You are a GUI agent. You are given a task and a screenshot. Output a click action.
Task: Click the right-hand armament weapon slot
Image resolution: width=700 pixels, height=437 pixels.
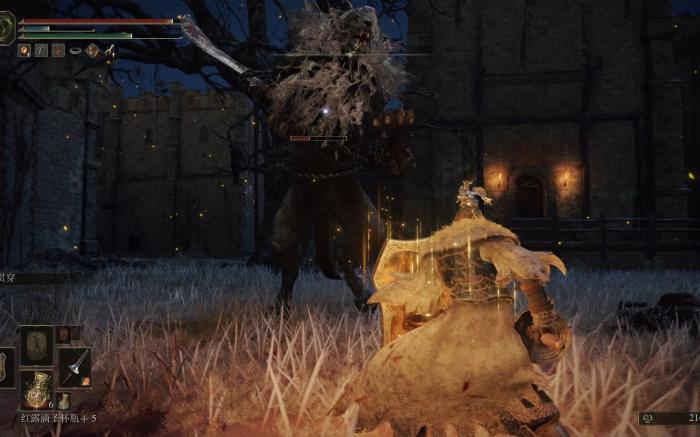[74, 366]
